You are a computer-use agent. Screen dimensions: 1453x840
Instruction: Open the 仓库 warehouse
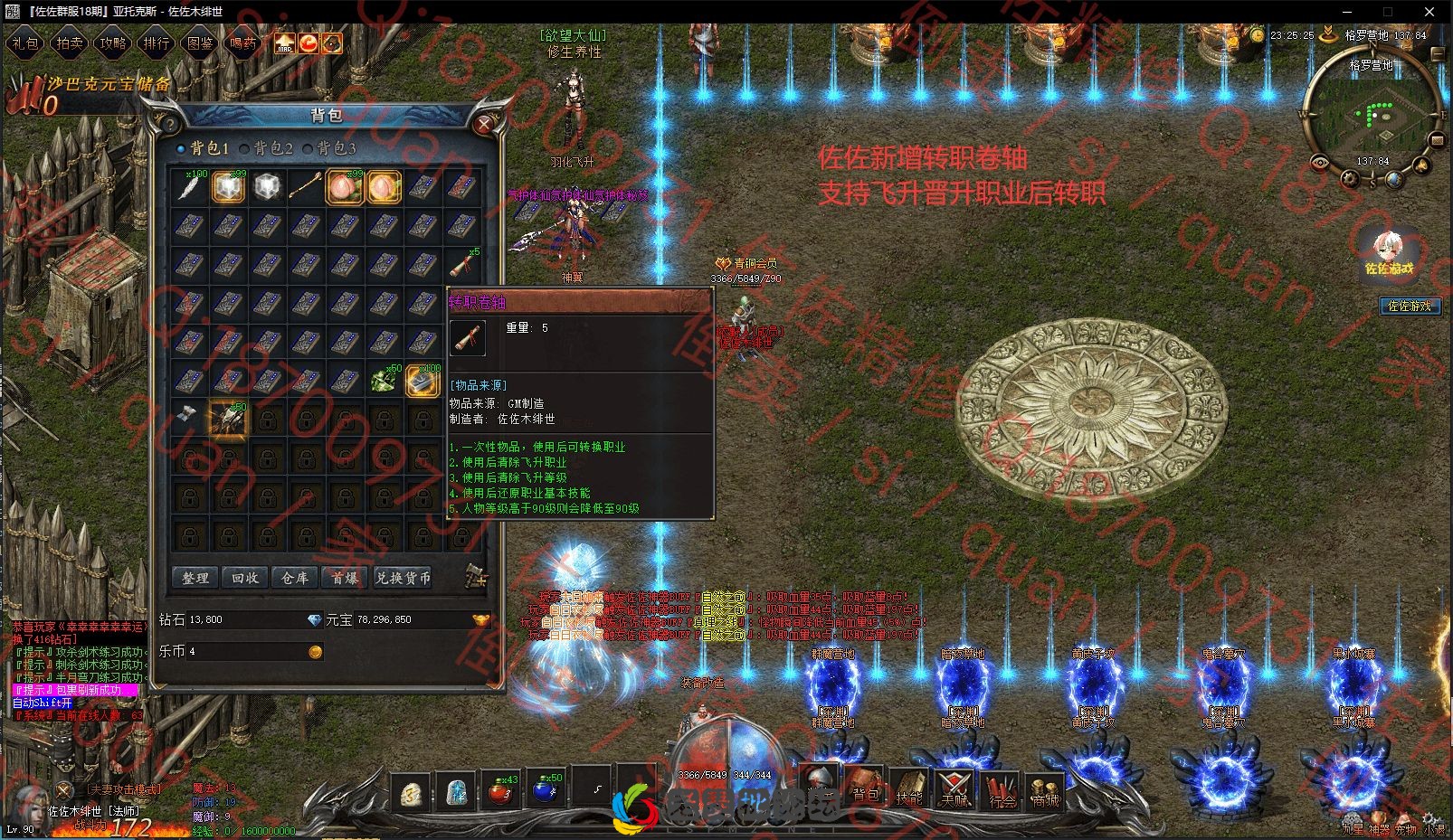pos(294,578)
